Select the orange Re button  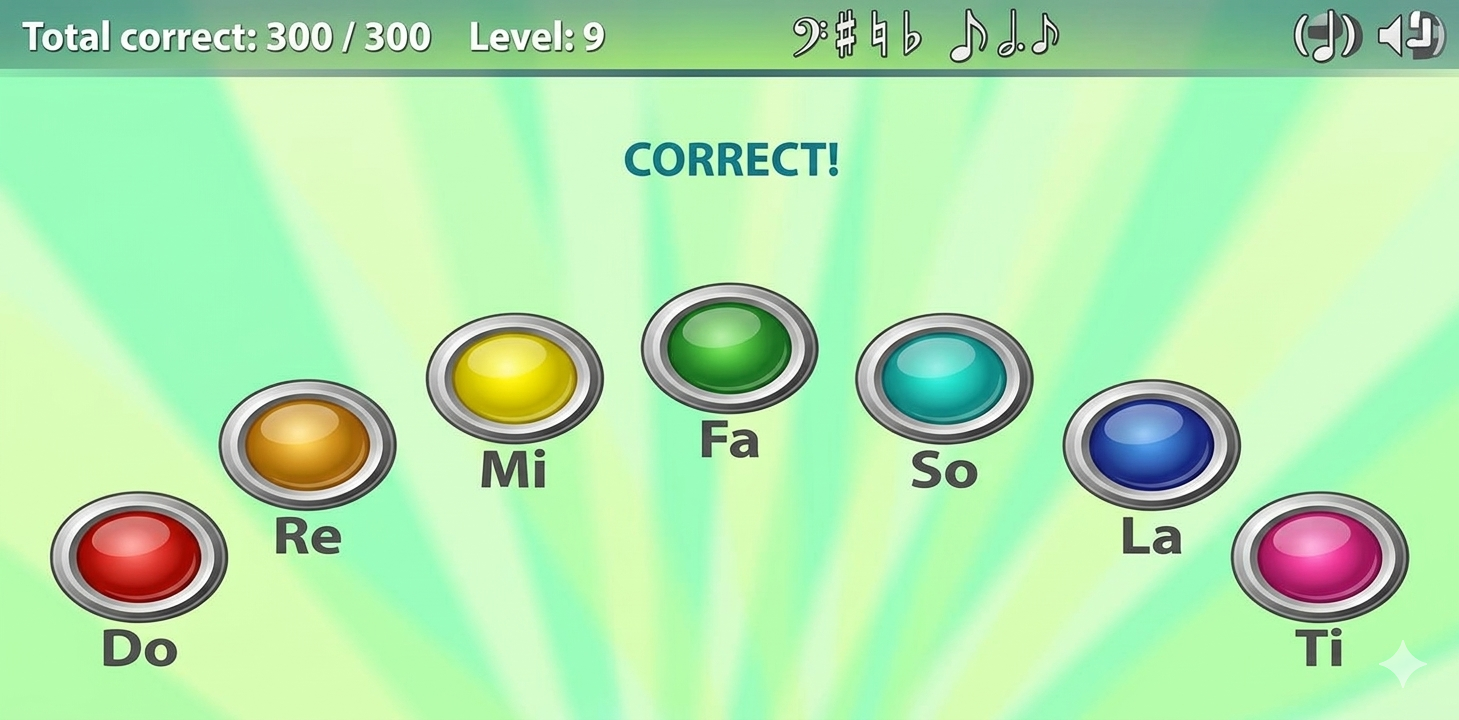pos(307,444)
